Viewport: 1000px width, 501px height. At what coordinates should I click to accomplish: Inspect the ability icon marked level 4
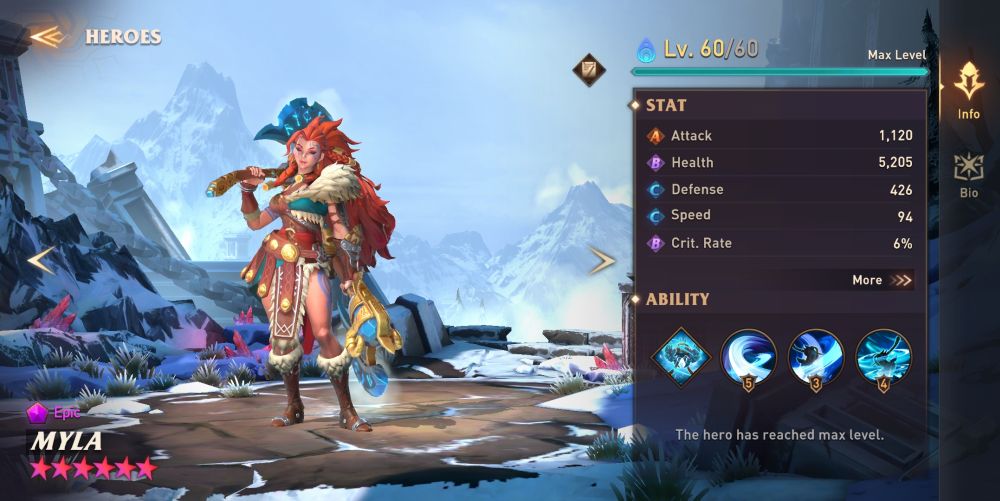point(883,356)
